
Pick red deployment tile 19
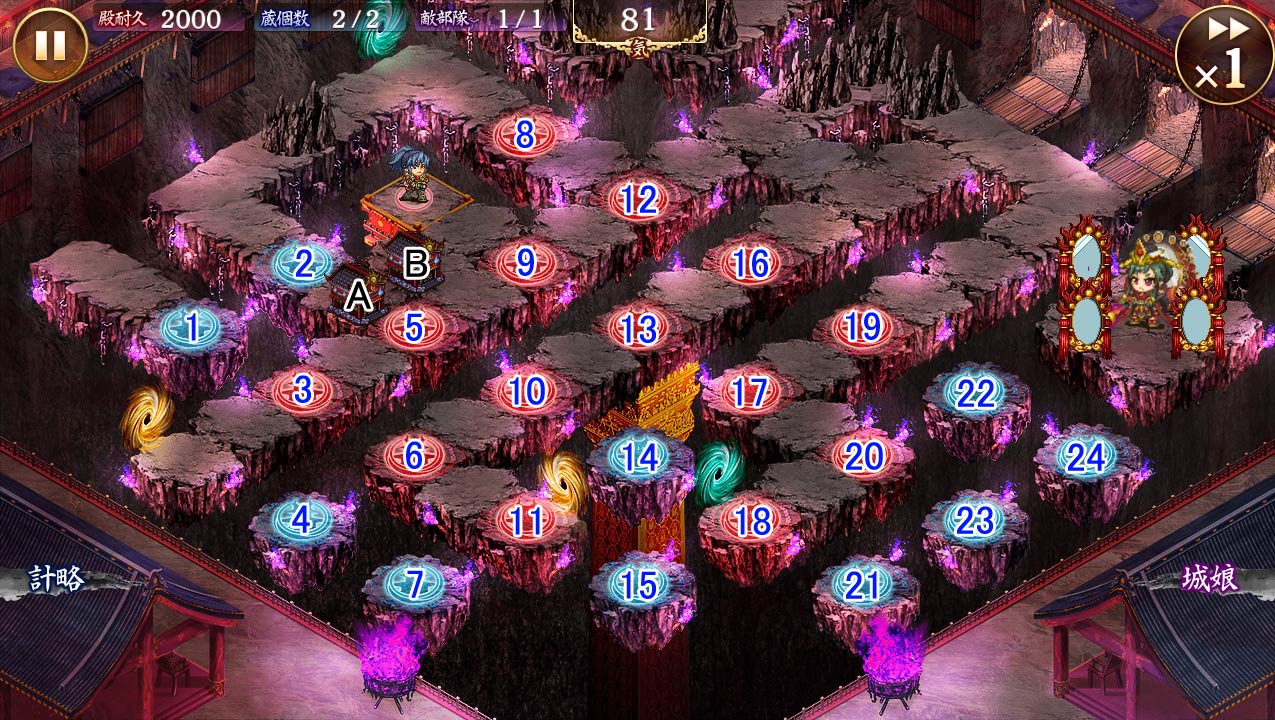(862, 327)
